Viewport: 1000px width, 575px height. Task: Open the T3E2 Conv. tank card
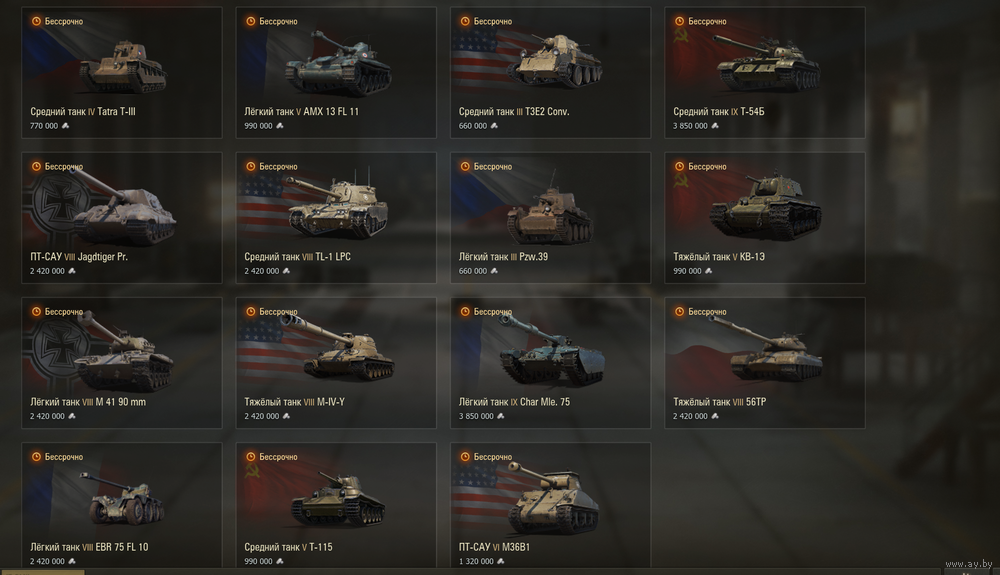[x=550, y=72]
